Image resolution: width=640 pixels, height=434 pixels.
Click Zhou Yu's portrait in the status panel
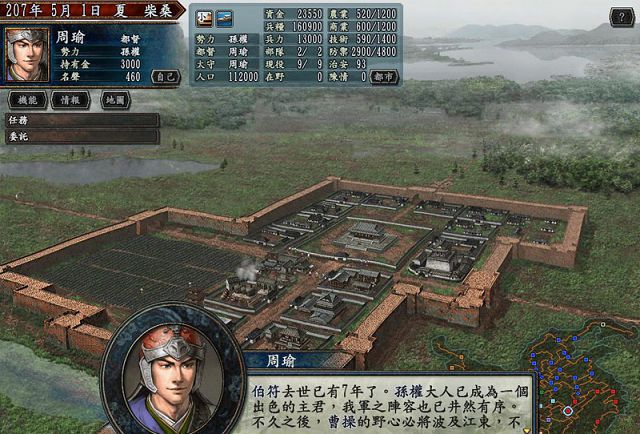click(x=27, y=55)
